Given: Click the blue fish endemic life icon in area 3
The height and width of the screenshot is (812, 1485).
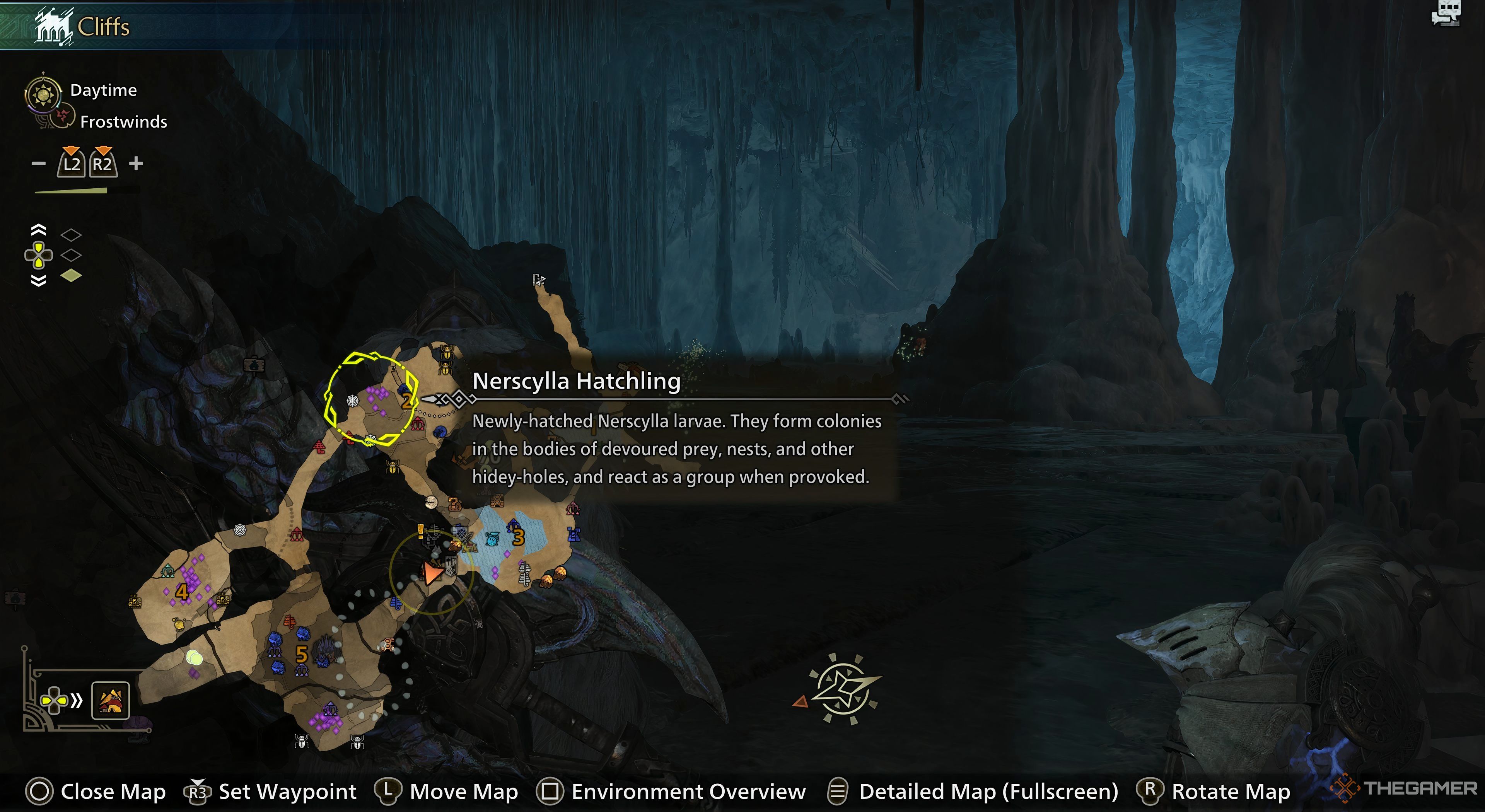Looking at the screenshot, I should (x=492, y=539).
